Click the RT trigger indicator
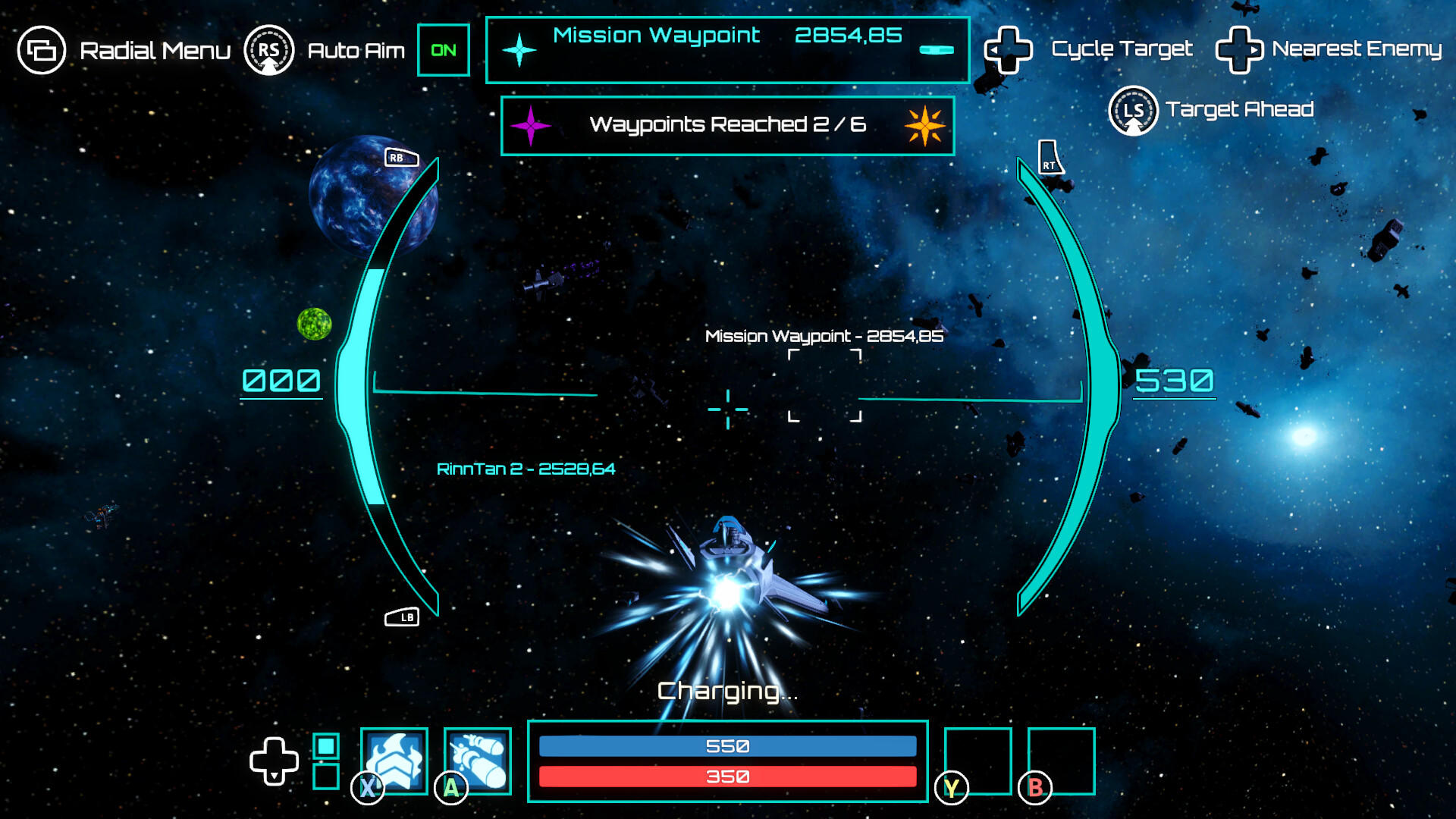 (x=1050, y=156)
